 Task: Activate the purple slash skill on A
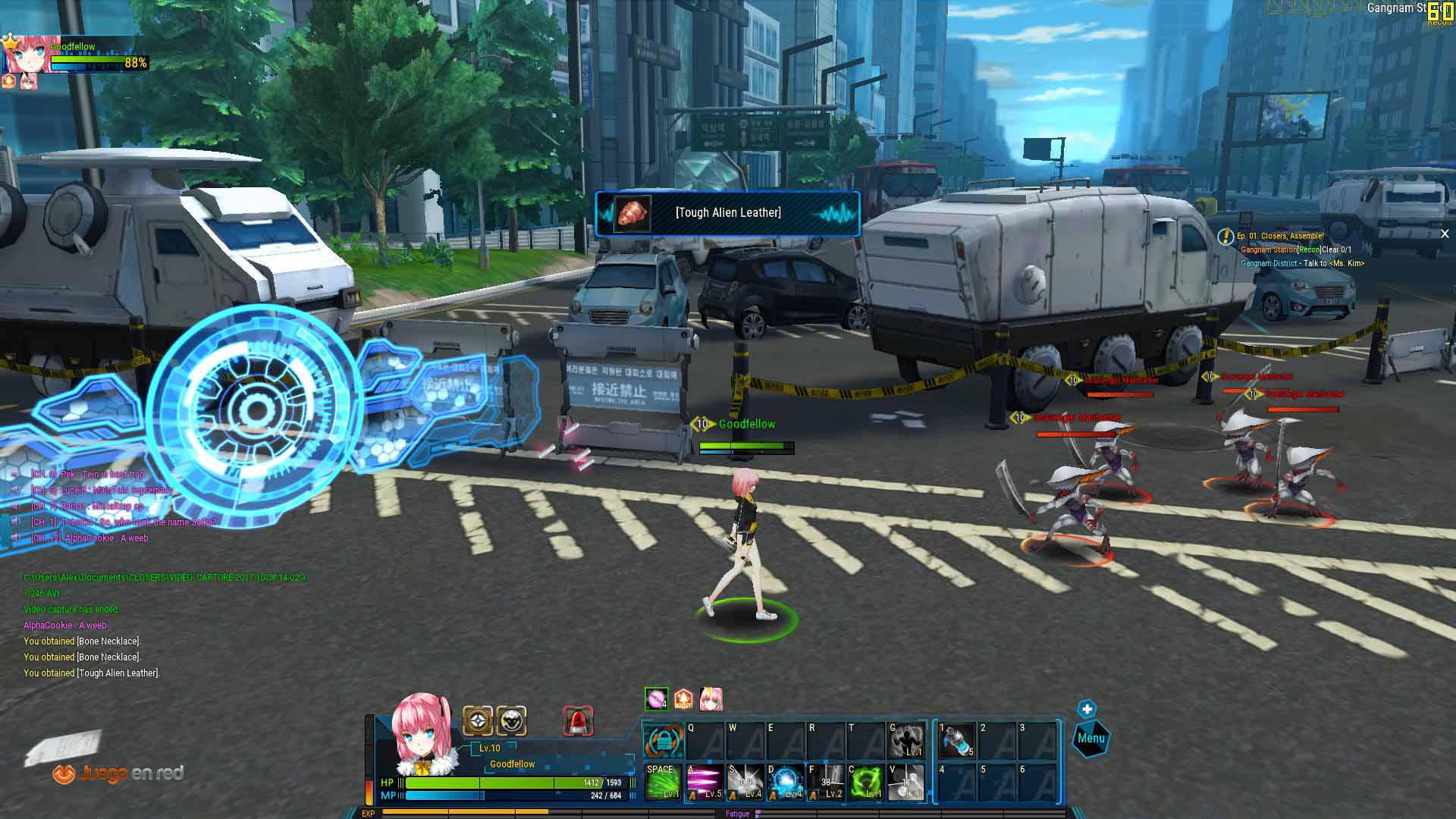[x=704, y=782]
